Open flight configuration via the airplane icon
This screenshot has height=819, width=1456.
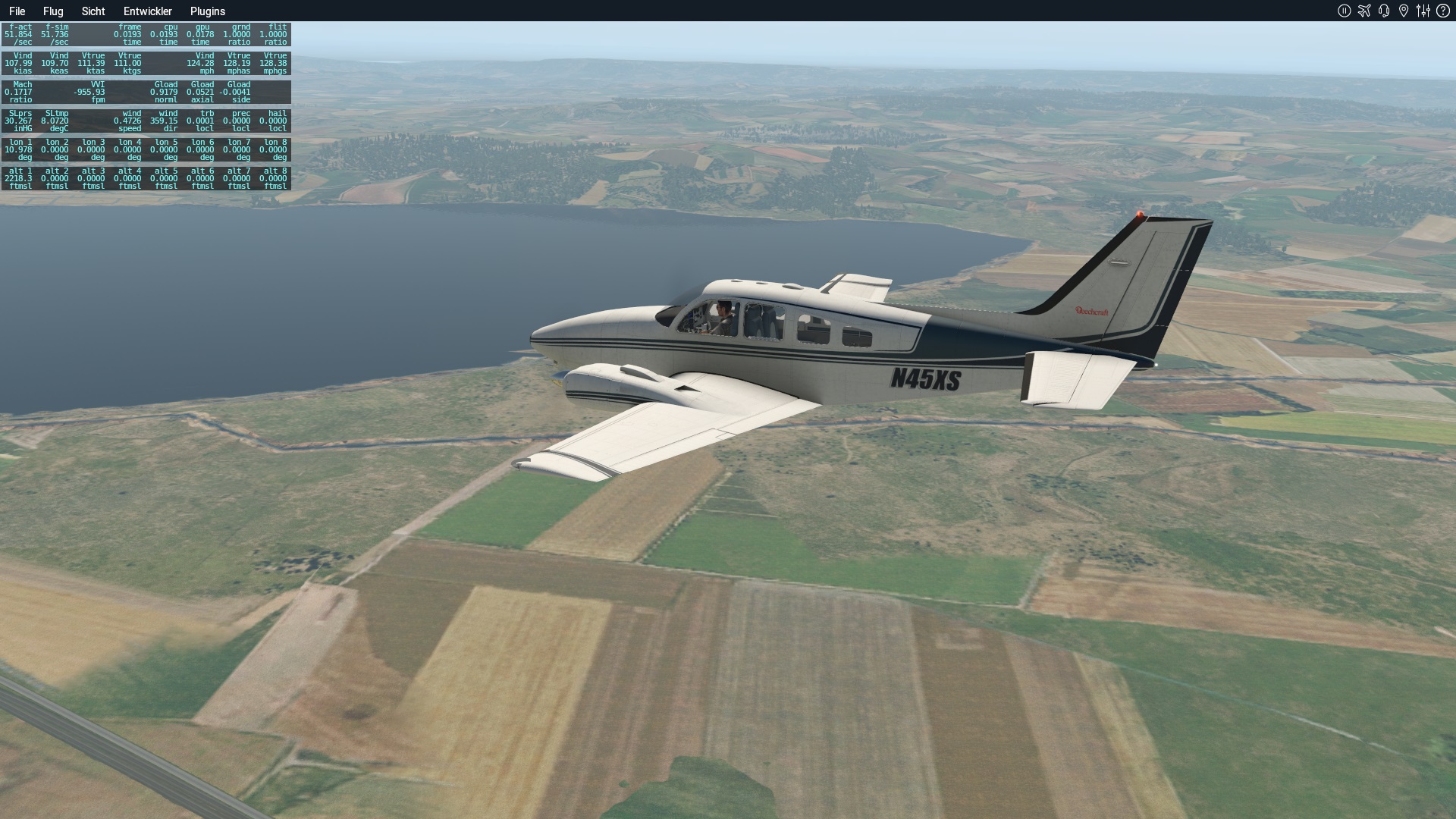1364,11
